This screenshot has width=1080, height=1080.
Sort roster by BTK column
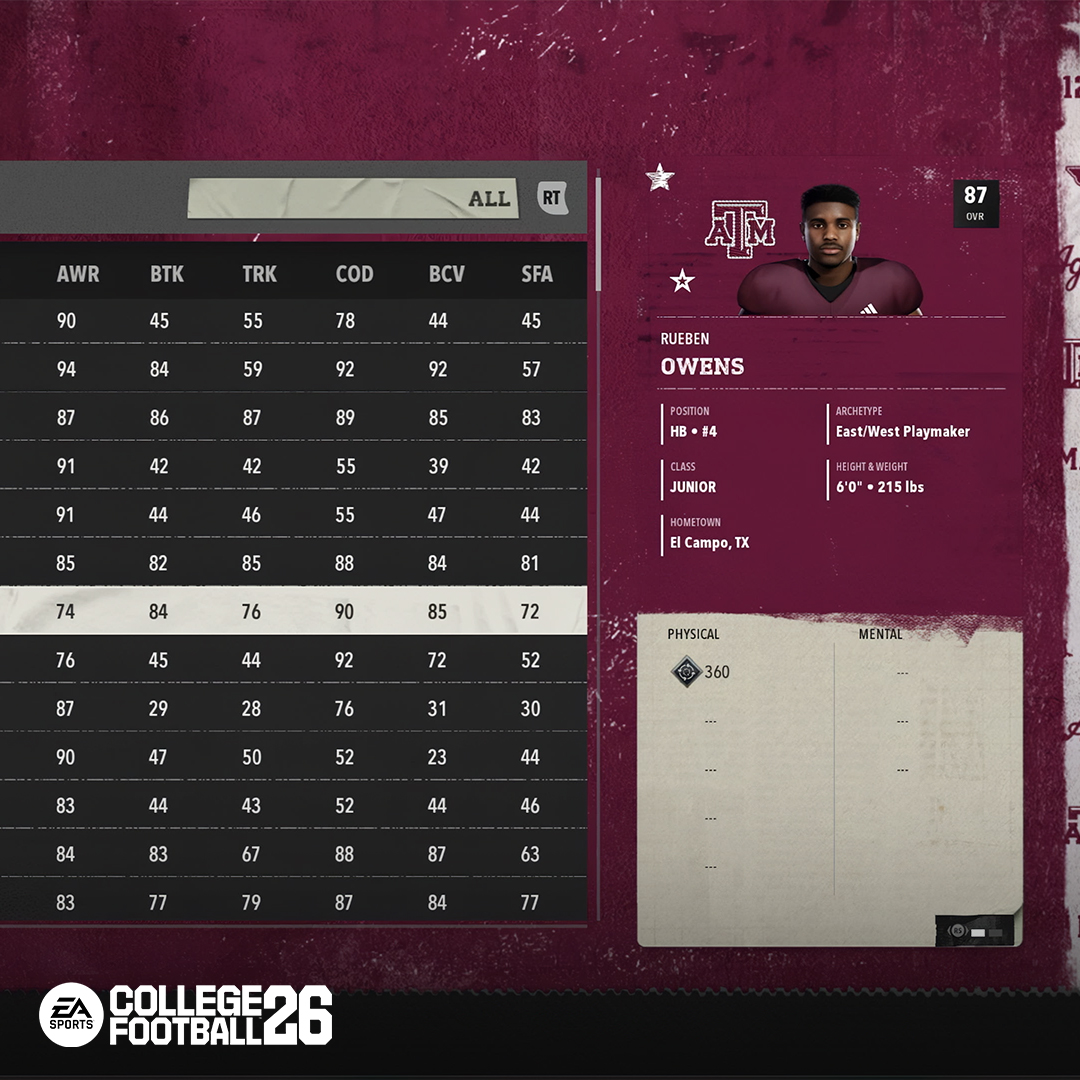point(167,273)
